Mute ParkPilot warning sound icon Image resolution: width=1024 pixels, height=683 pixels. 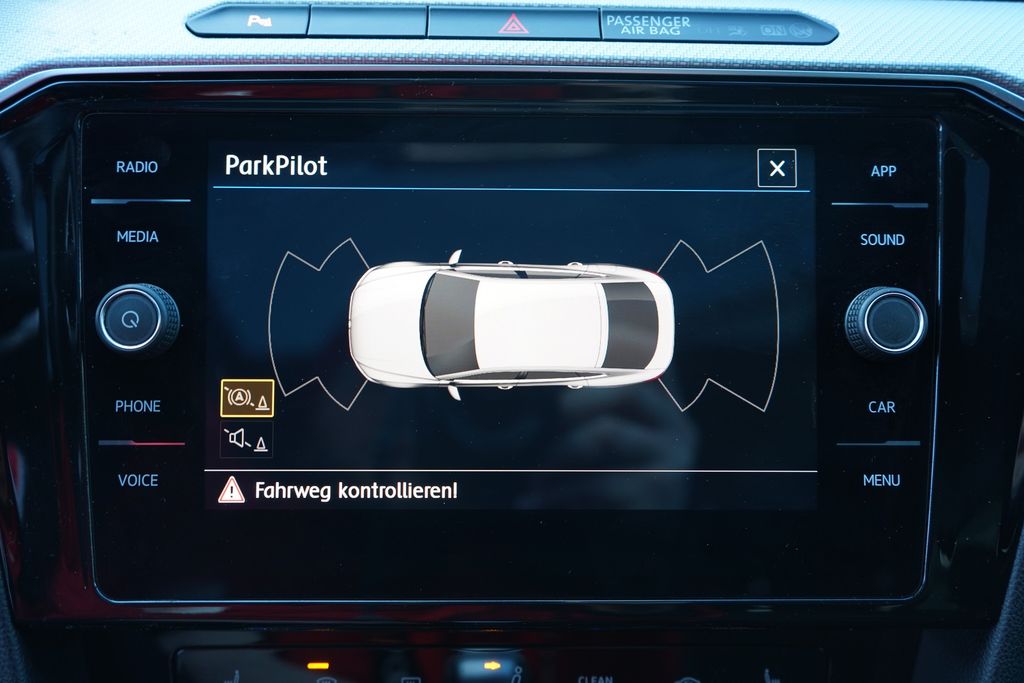pos(247,439)
